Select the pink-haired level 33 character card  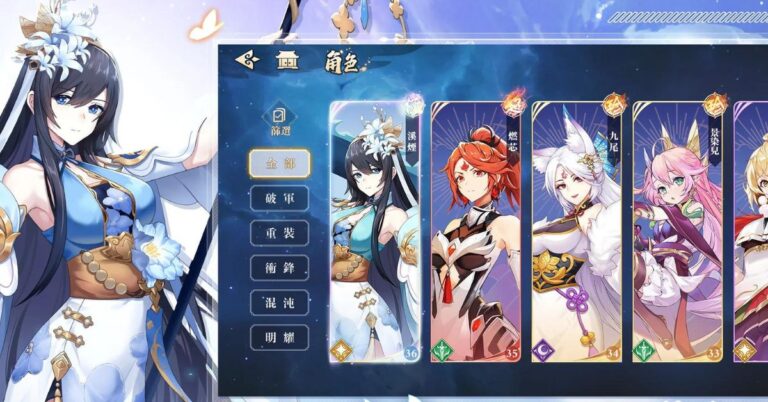[678, 232]
